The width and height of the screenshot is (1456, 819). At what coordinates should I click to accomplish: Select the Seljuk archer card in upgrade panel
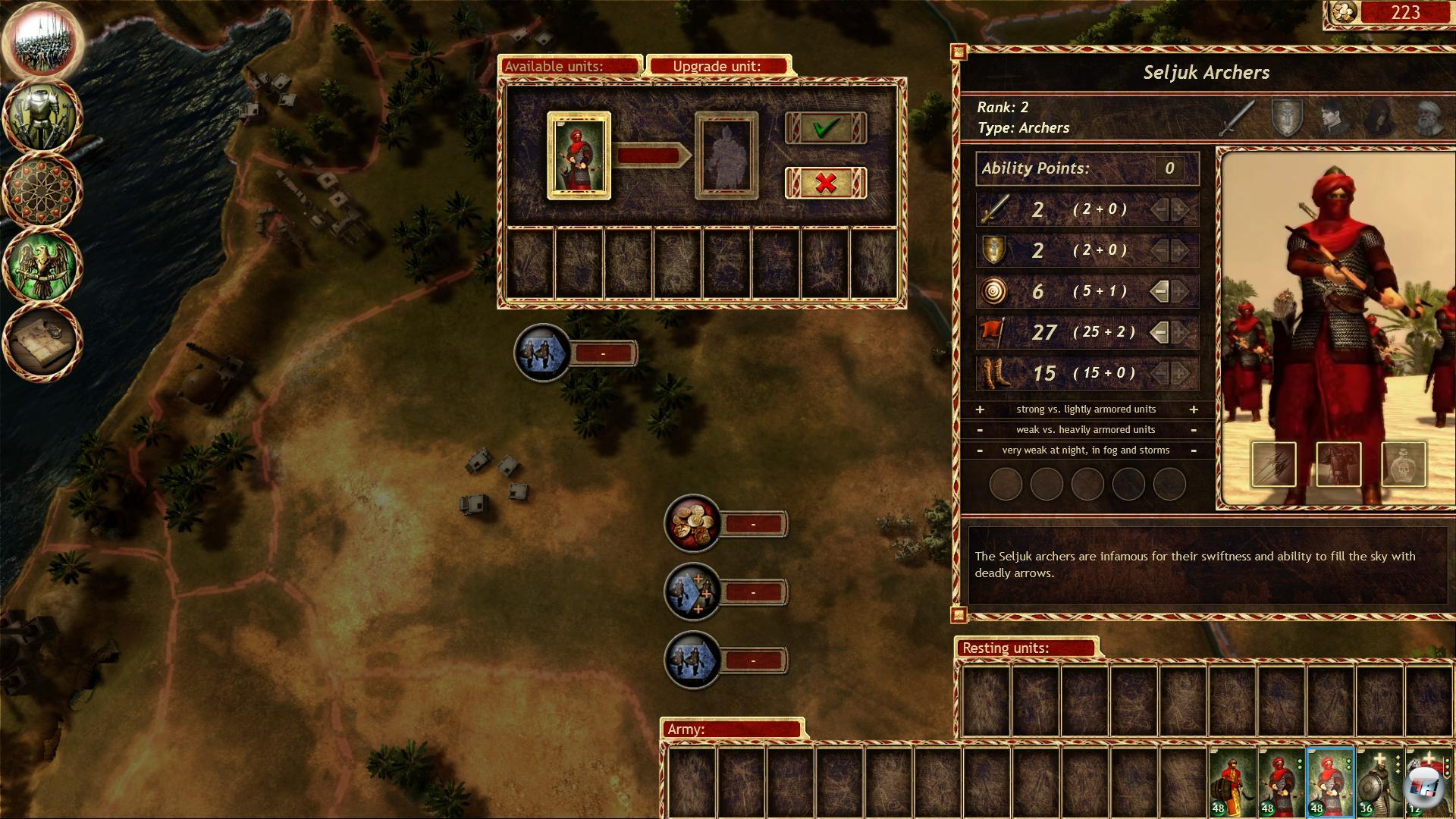point(579,155)
